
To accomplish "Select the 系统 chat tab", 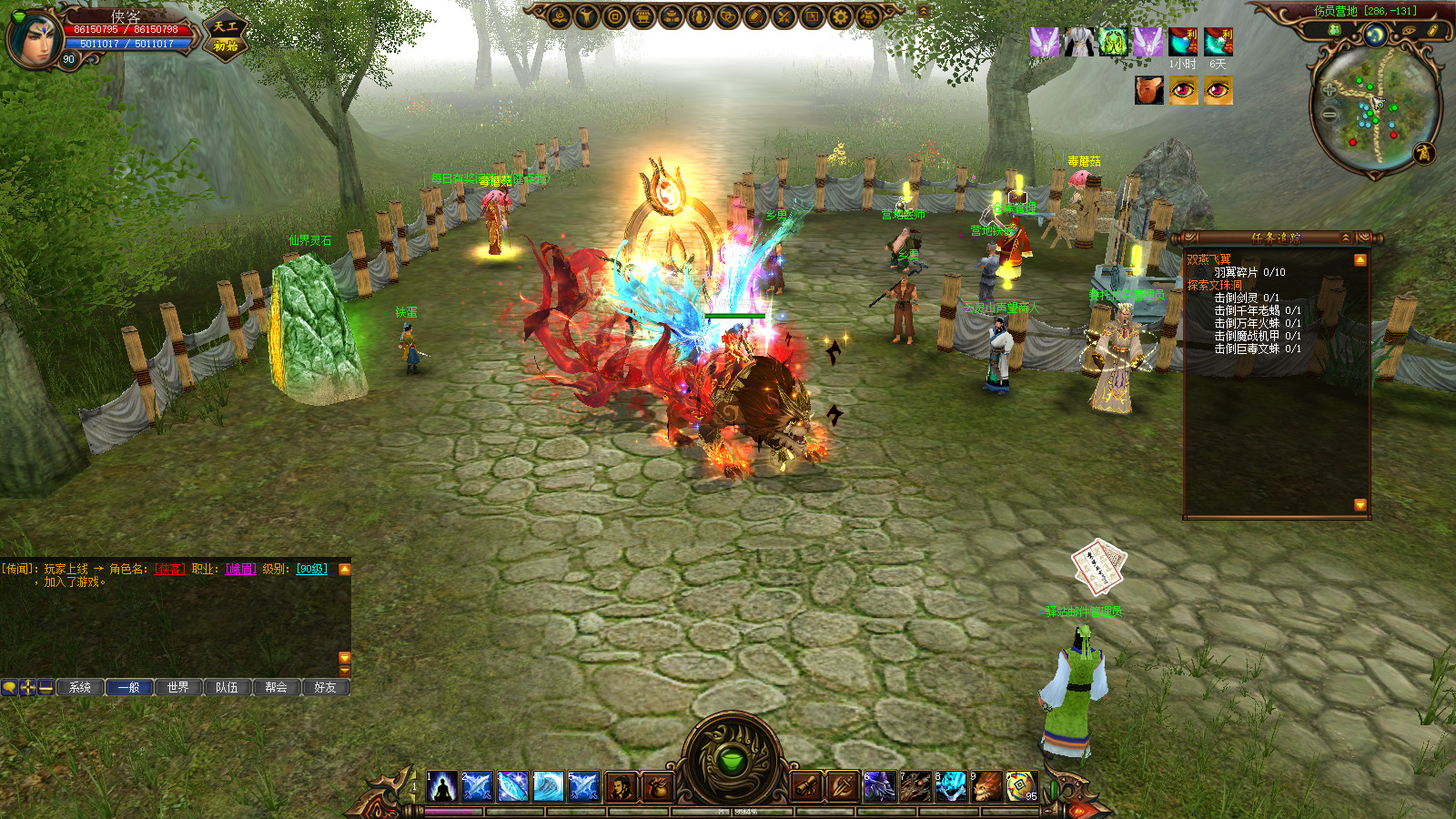I will point(80,687).
